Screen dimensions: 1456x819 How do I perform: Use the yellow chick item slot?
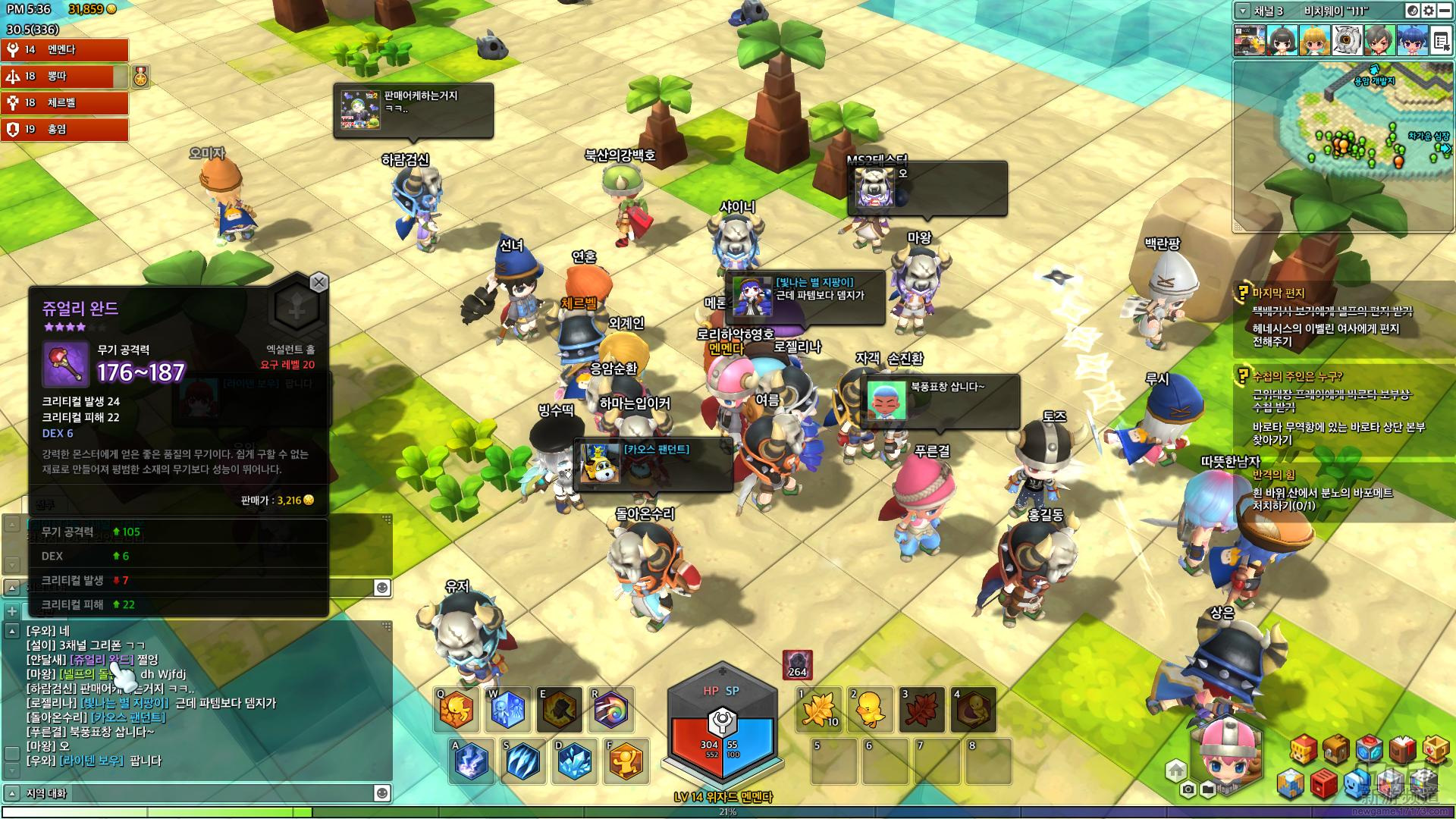(x=871, y=709)
